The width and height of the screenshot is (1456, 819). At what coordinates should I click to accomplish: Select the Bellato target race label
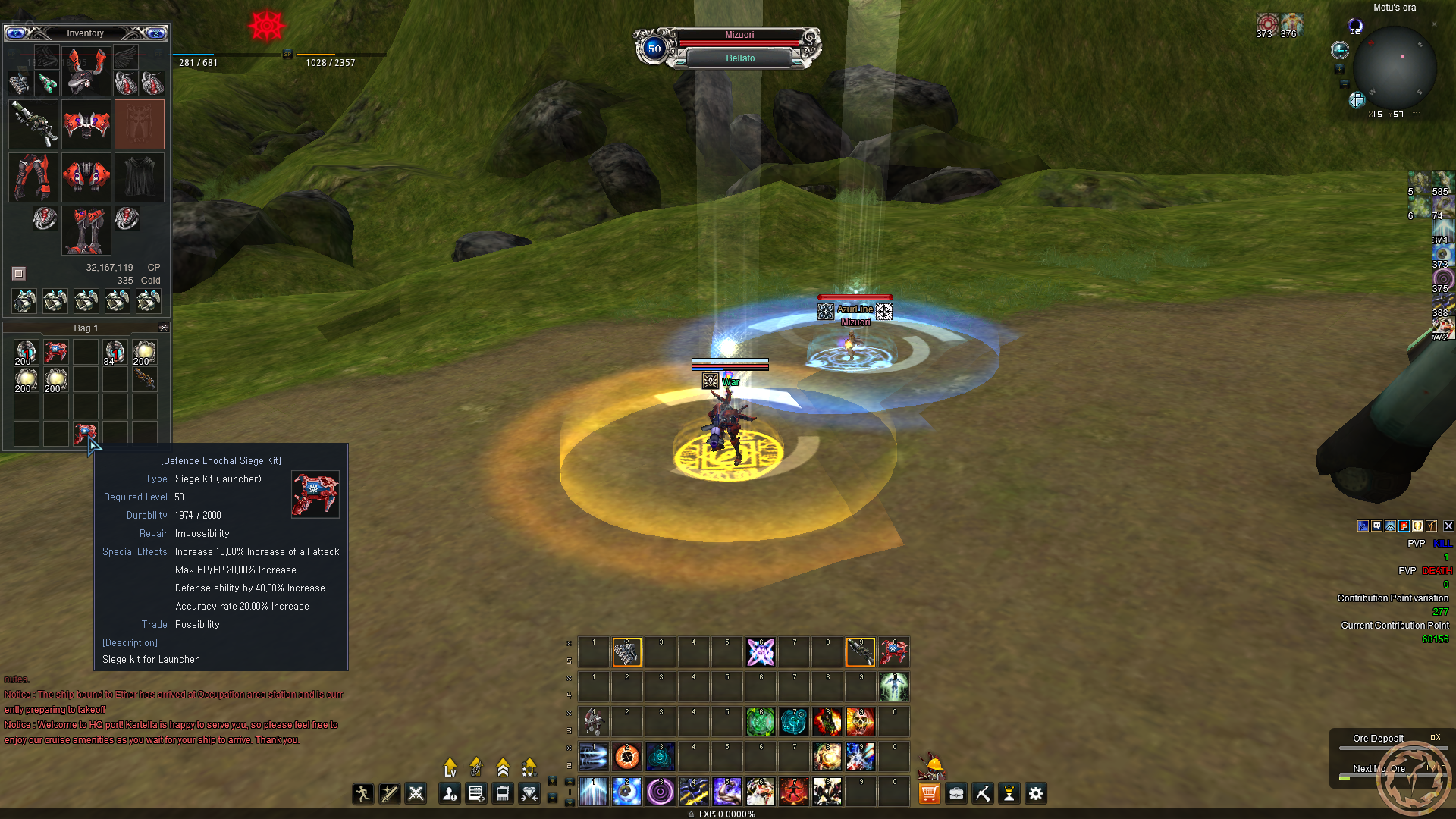point(739,58)
